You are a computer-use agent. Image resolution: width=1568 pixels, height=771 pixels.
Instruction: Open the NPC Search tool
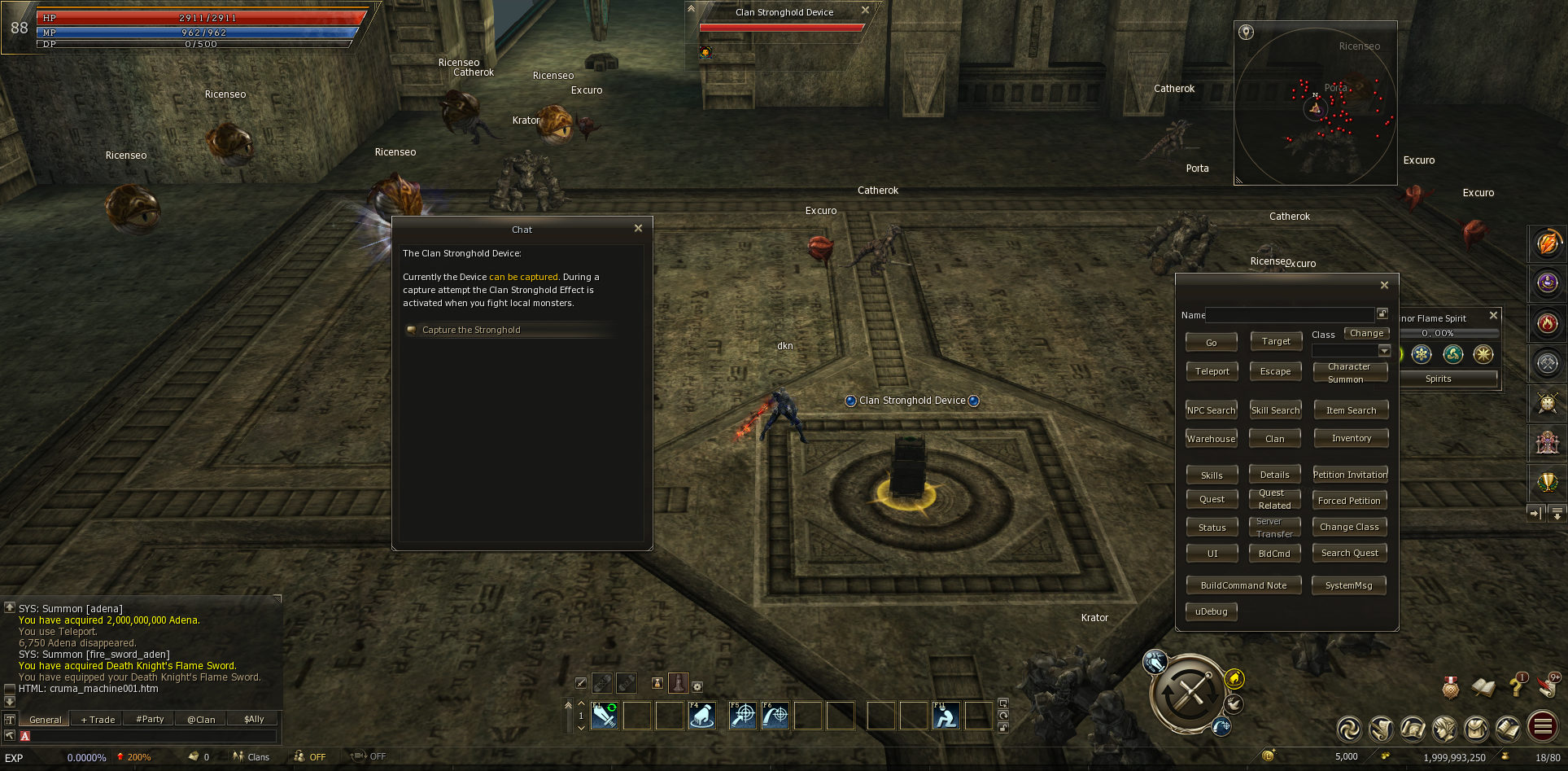coord(1211,410)
